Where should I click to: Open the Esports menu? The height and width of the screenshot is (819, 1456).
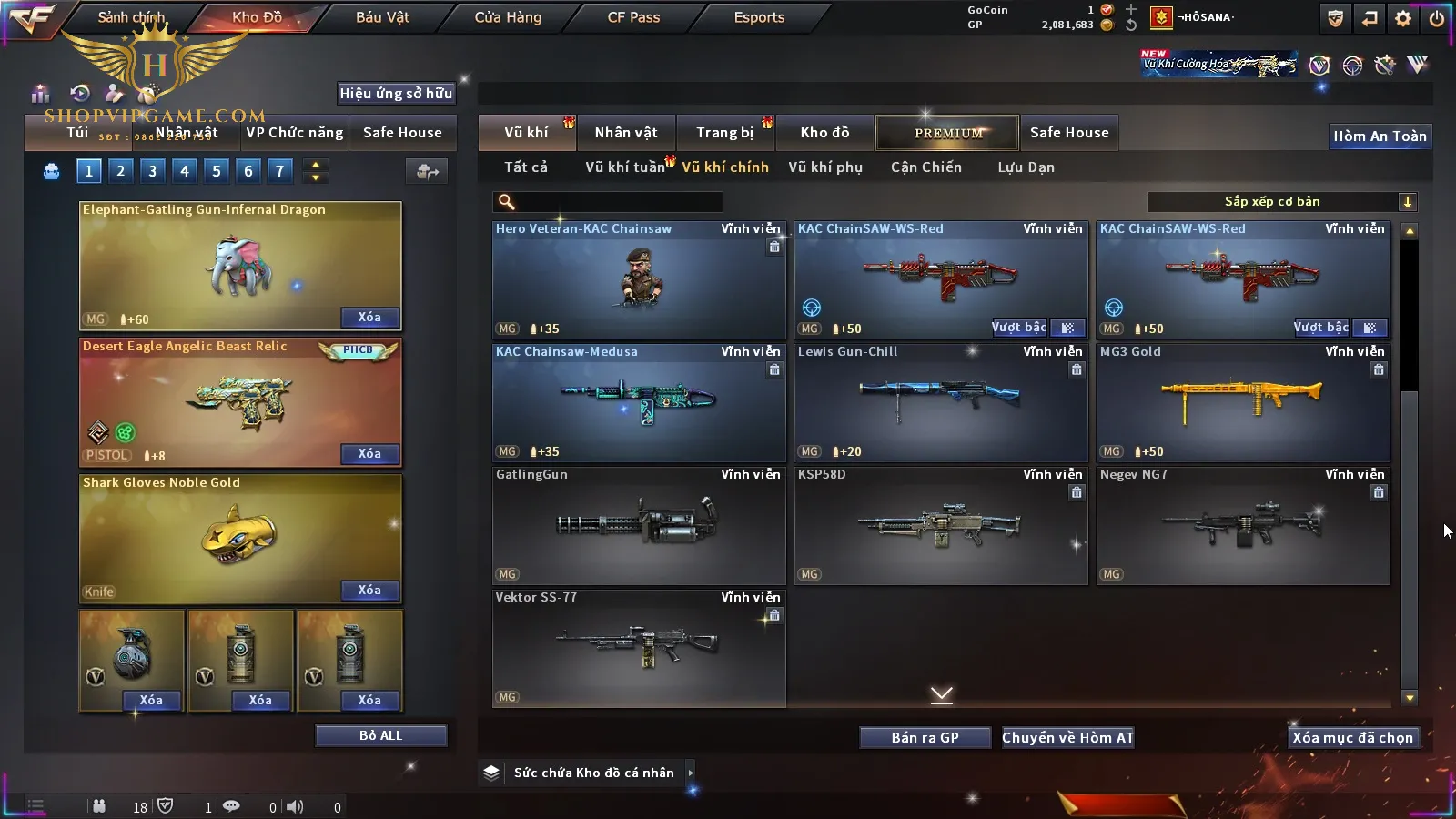(759, 17)
